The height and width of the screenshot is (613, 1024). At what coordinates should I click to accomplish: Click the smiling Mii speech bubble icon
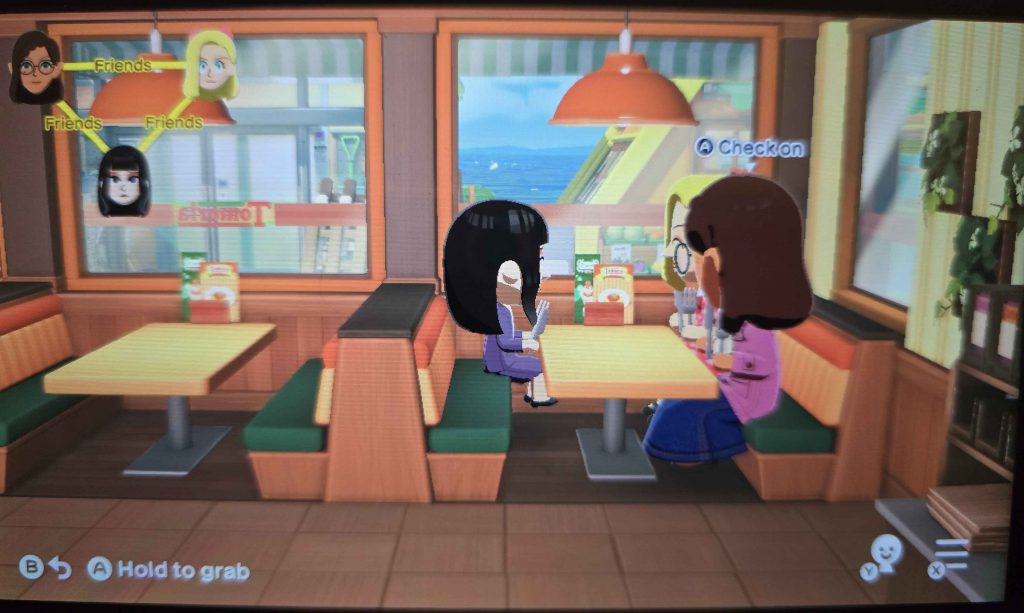[885, 553]
